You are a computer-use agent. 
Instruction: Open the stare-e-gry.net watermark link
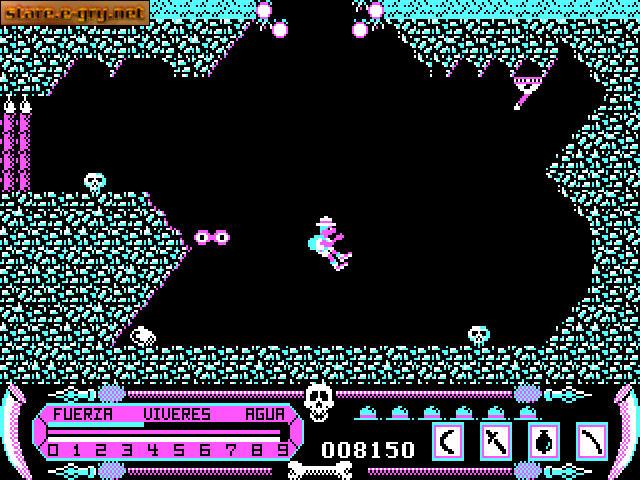tap(75, 12)
